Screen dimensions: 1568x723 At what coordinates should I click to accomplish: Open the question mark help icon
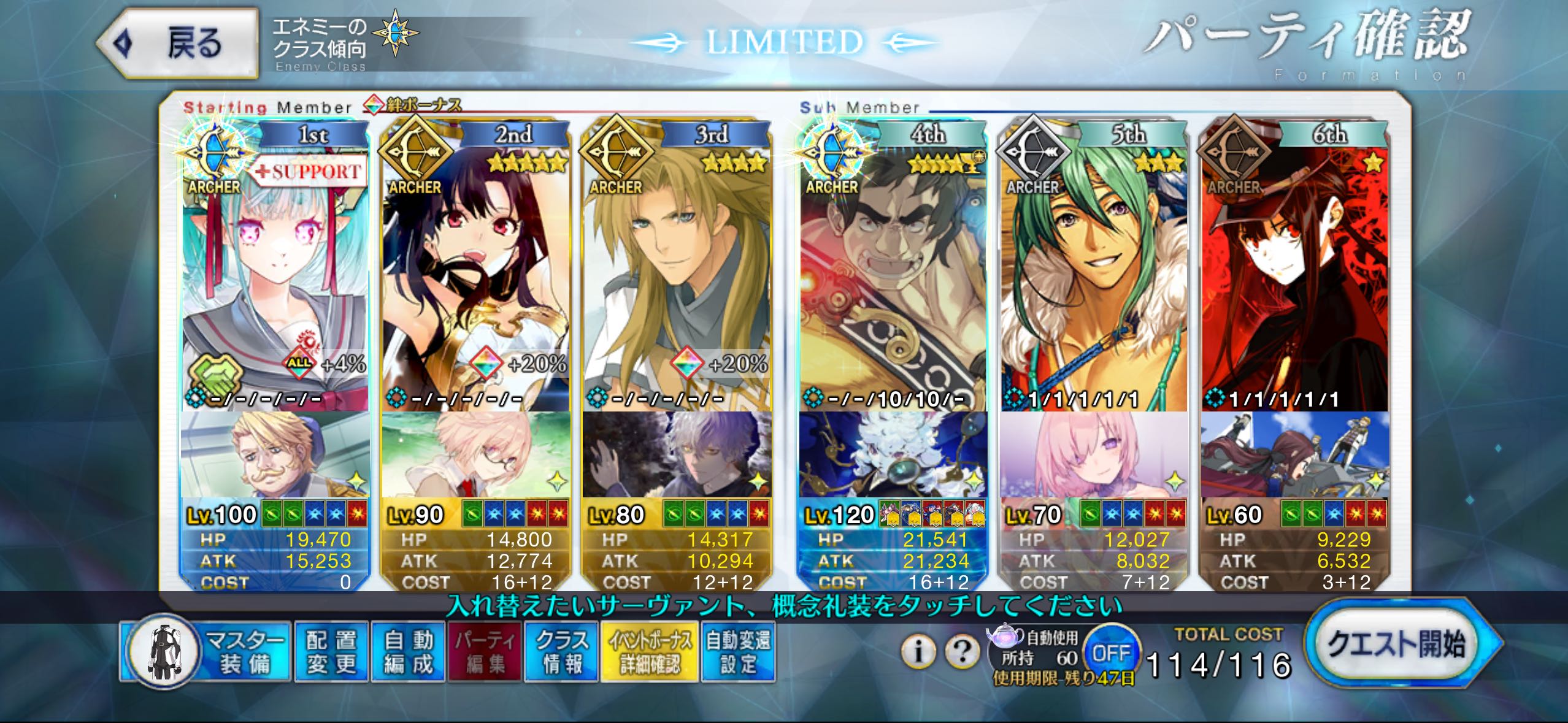962,651
